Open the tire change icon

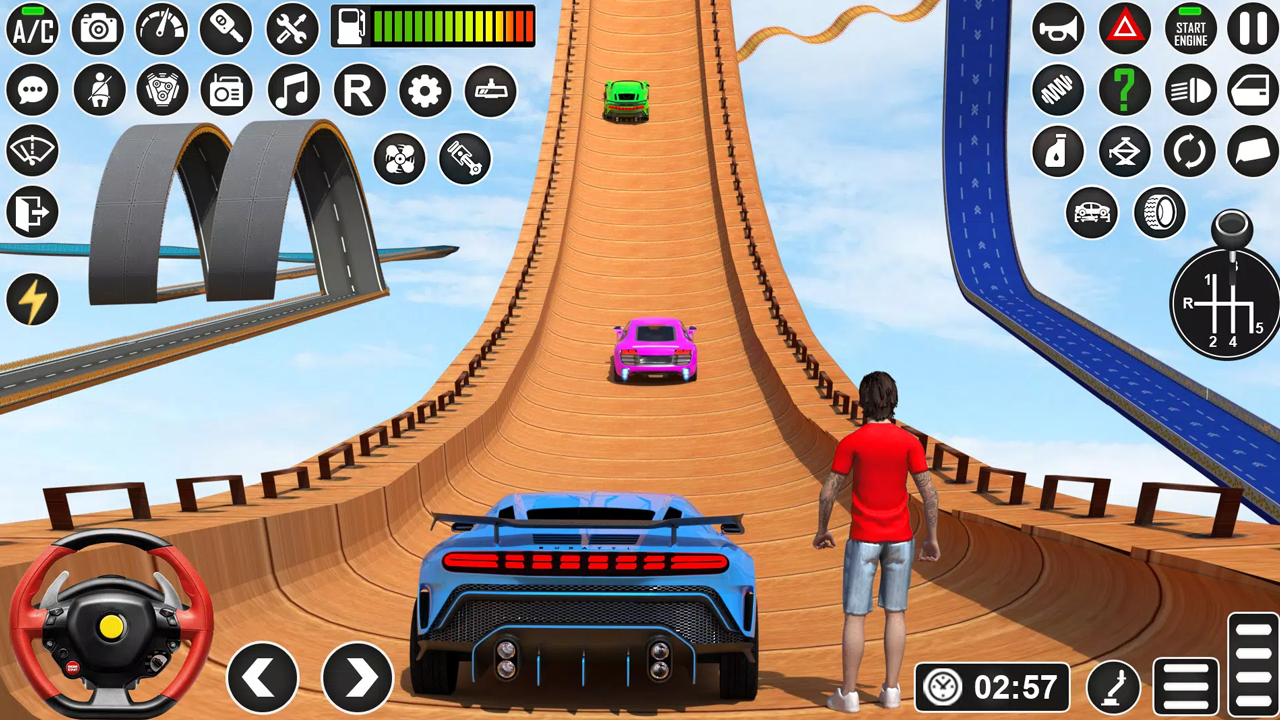1159,213
